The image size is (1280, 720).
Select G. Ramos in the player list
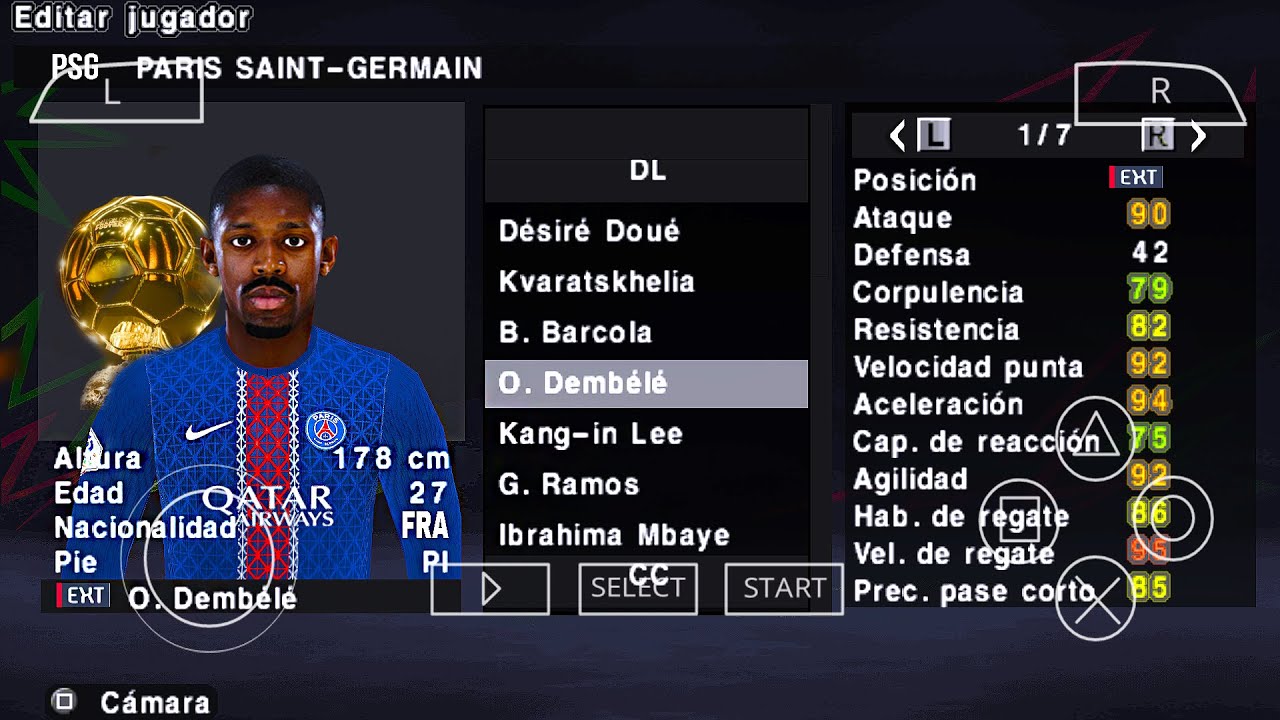click(x=568, y=485)
